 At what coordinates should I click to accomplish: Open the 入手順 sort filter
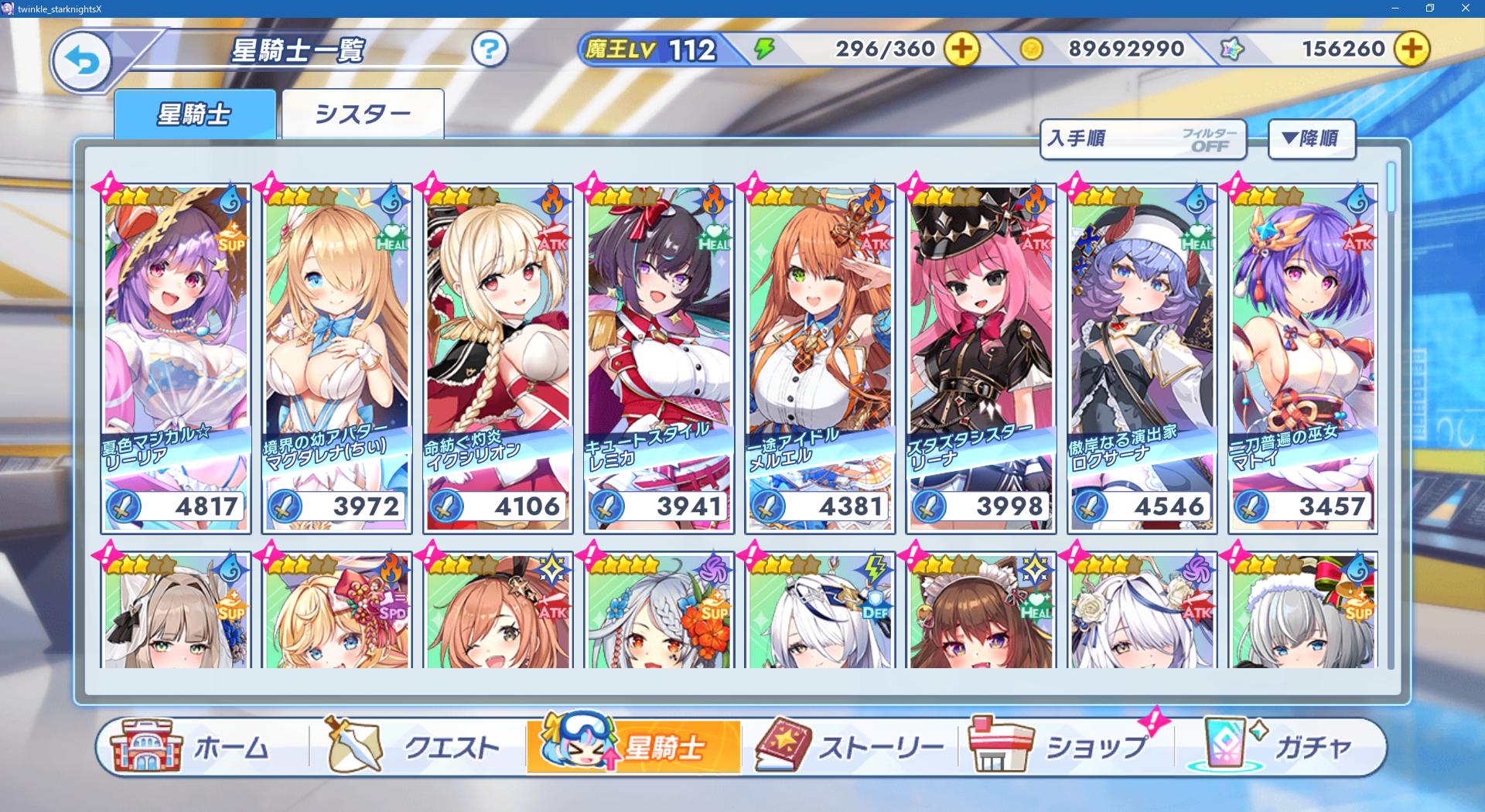pyautogui.click(x=1142, y=139)
